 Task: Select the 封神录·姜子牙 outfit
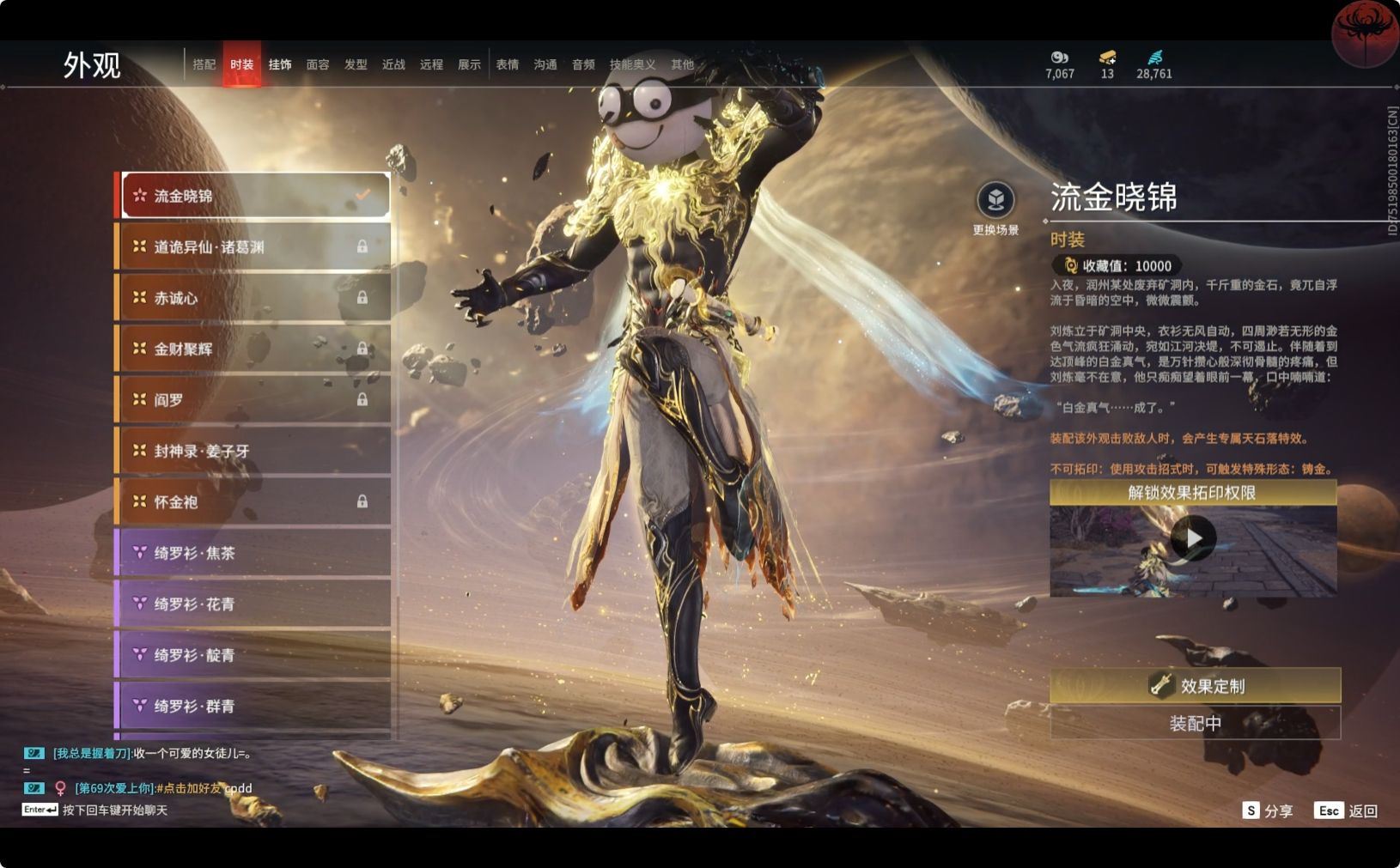(x=255, y=451)
